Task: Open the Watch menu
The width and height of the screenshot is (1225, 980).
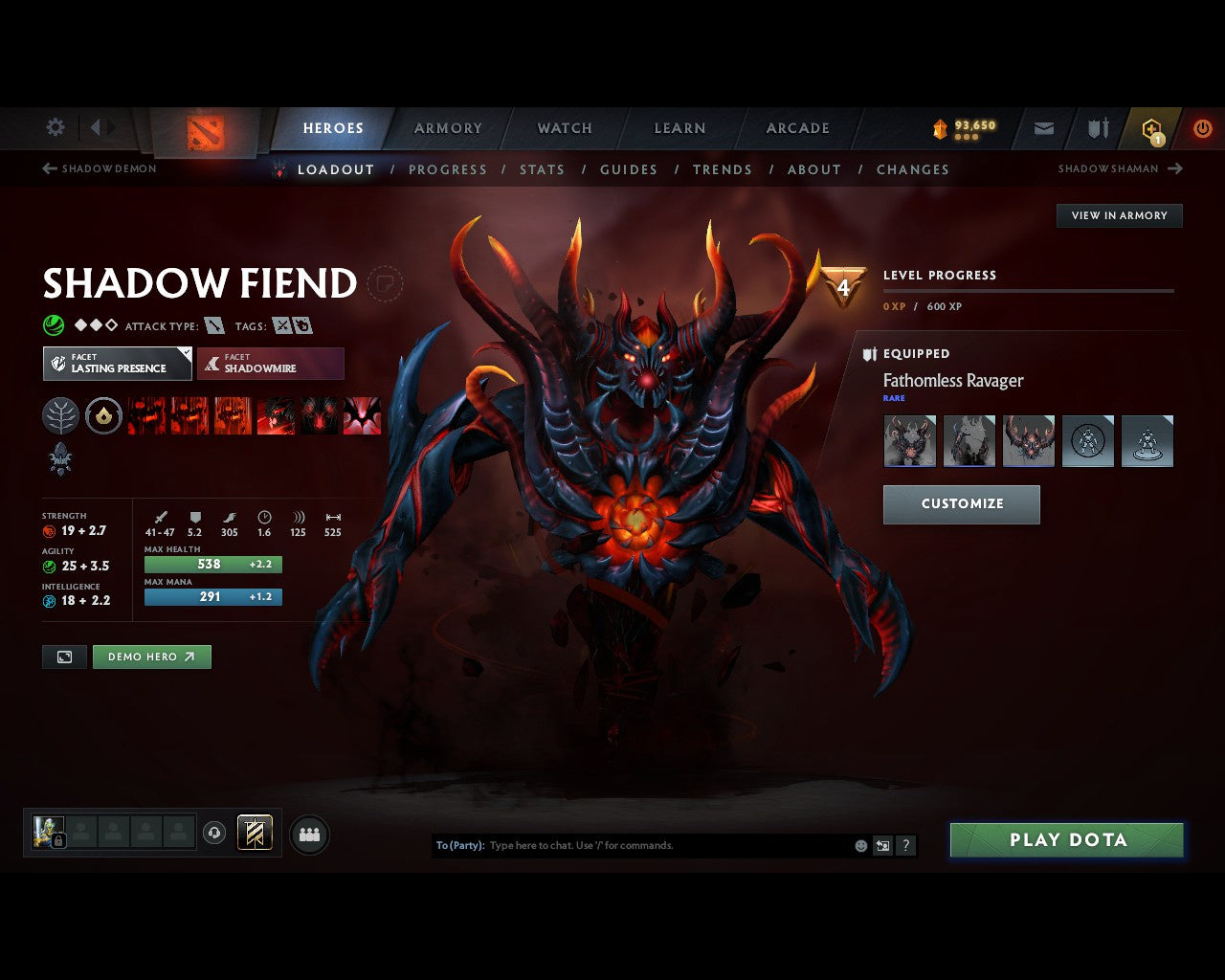Action: [x=564, y=128]
